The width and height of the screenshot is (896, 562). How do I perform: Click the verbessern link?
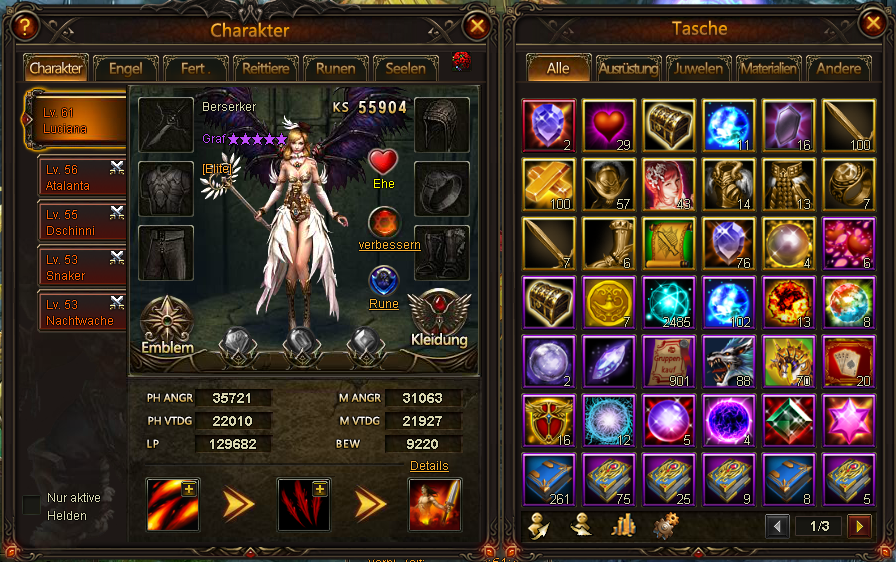click(x=389, y=245)
